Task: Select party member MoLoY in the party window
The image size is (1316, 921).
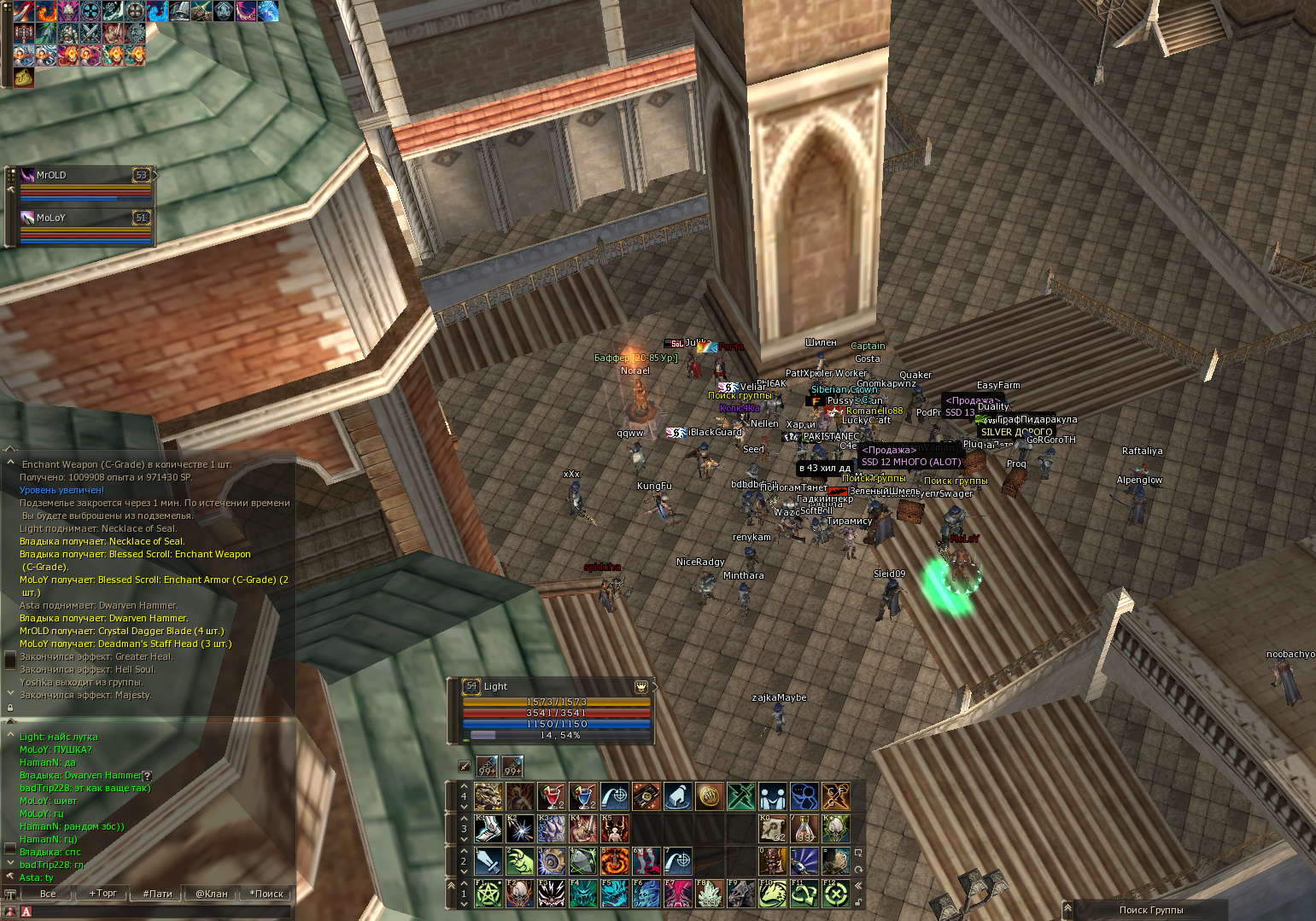Action: tap(50, 218)
